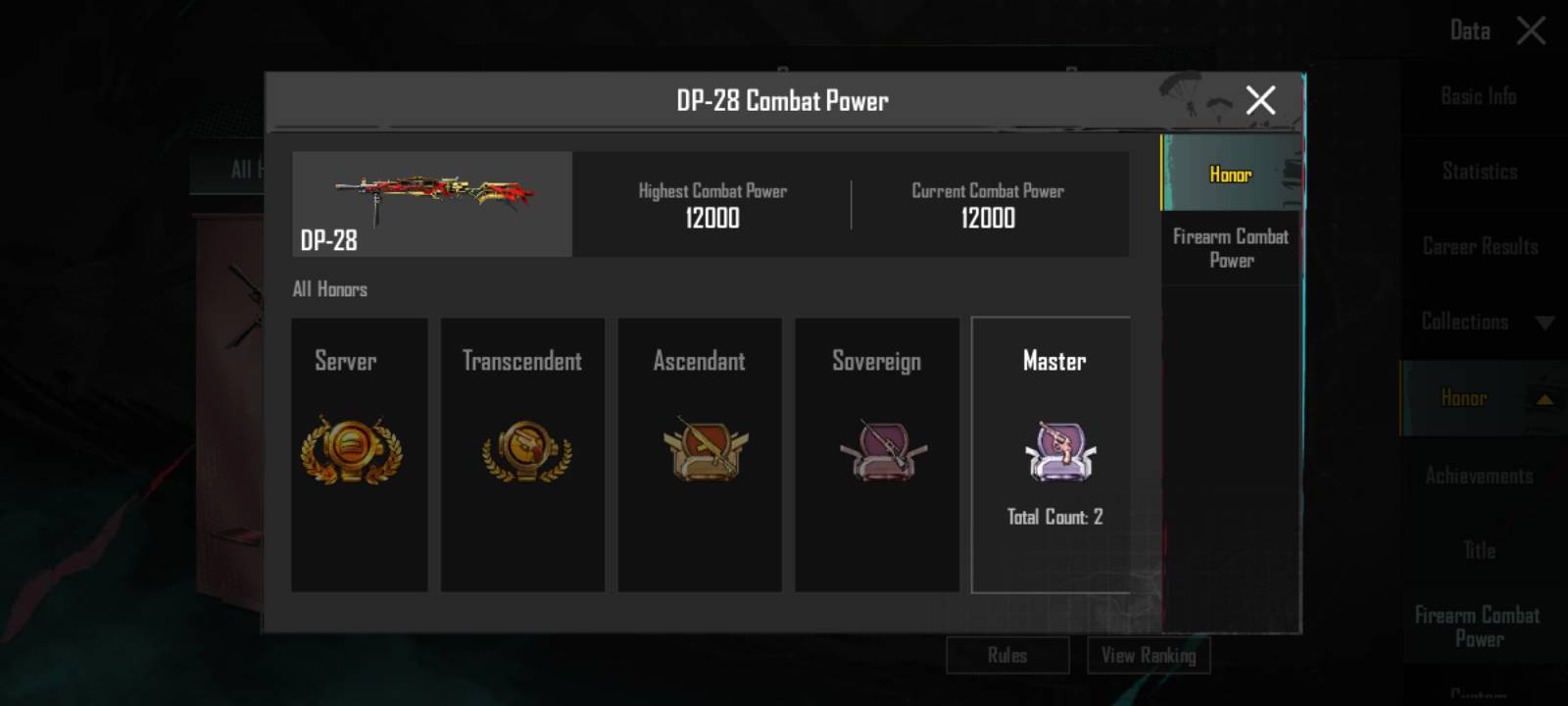
Task: Select the Server honor tile
Action: click(359, 454)
